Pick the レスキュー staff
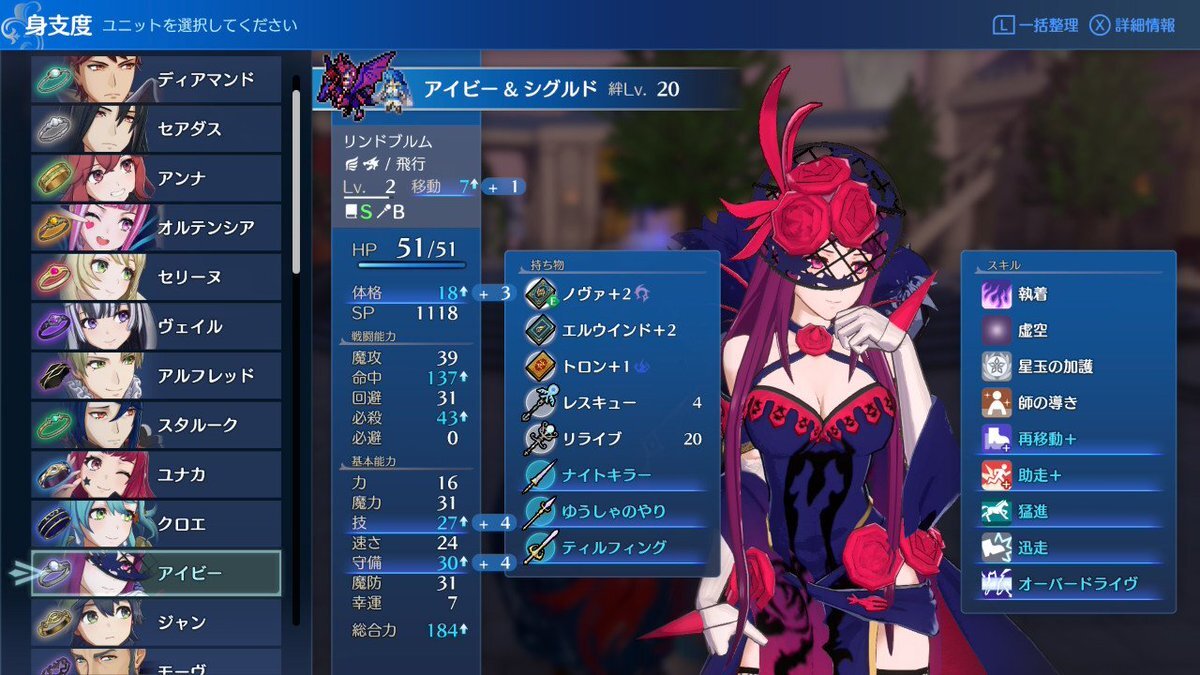 612,403
